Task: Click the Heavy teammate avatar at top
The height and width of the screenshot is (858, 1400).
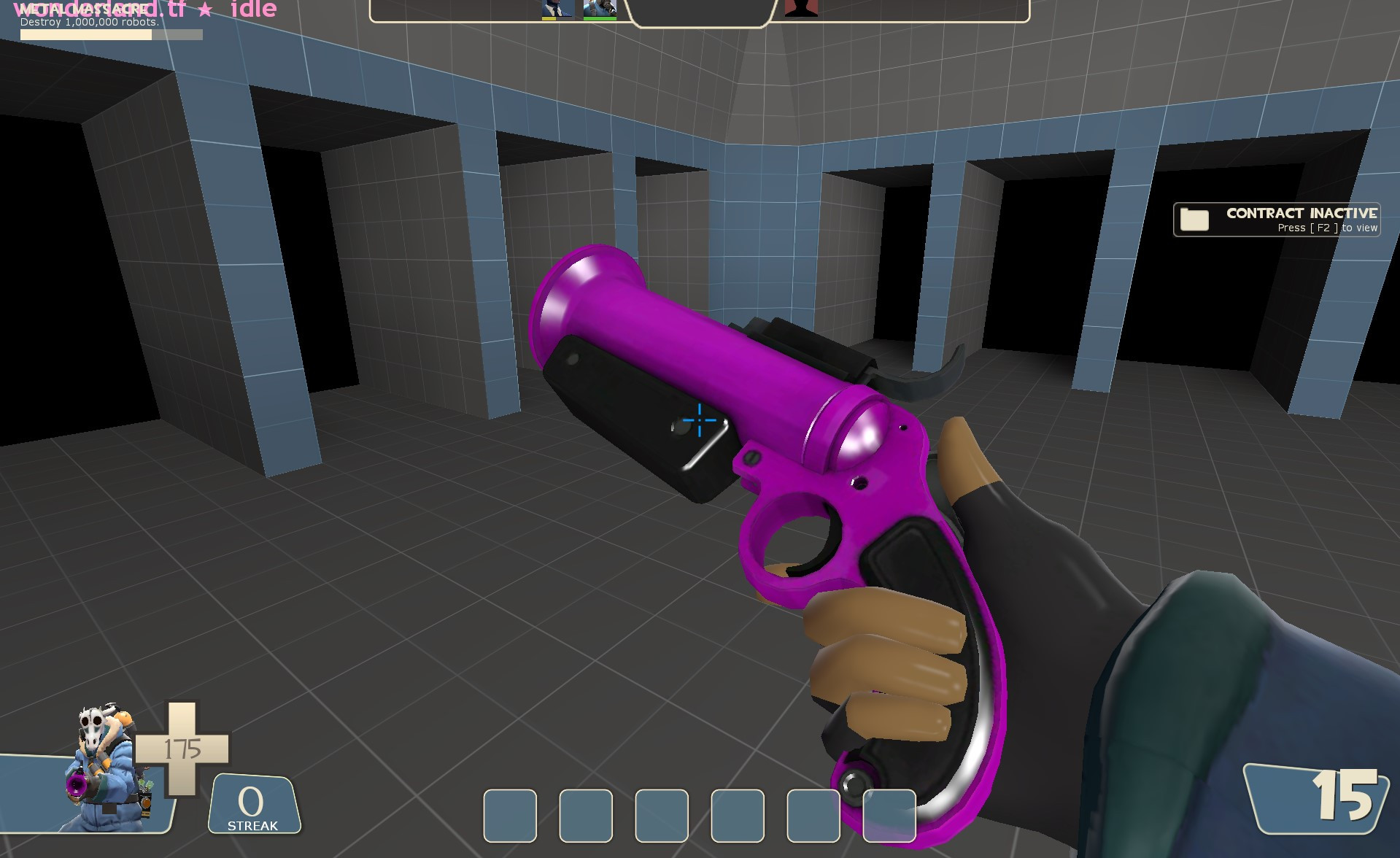Action: tap(600, 9)
